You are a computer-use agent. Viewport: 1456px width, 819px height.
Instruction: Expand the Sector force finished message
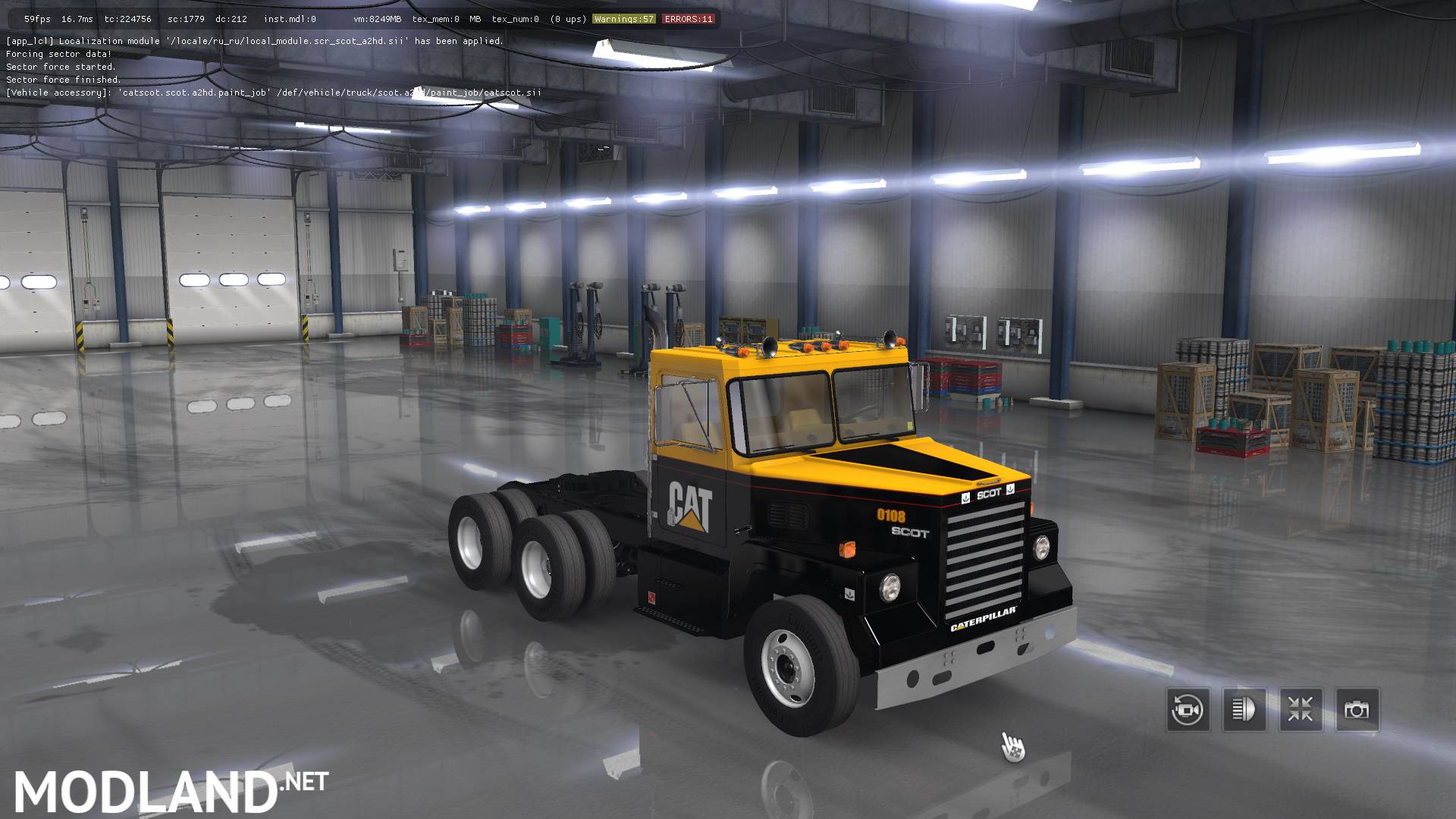coord(63,79)
